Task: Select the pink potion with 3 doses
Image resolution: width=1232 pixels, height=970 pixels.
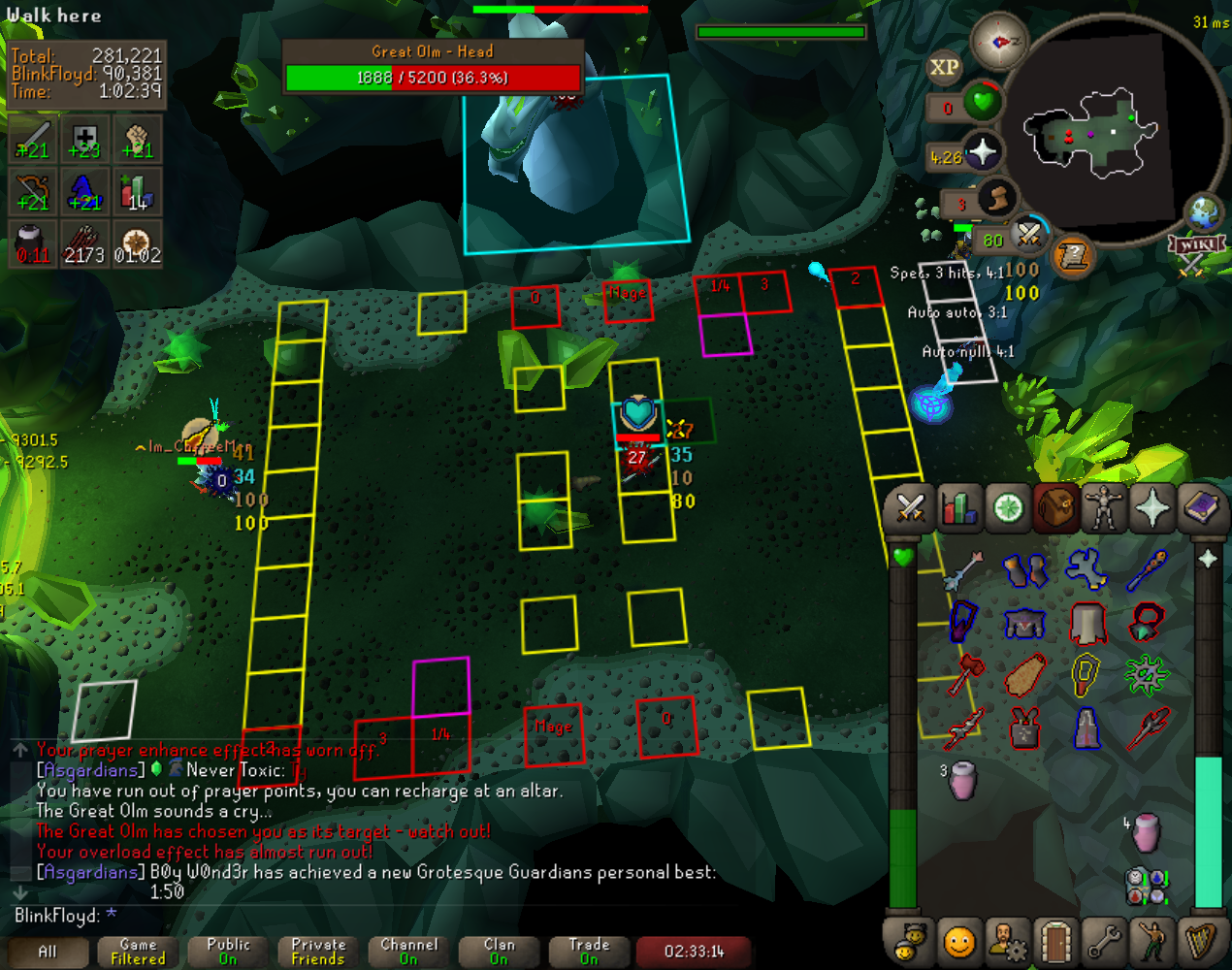Action: (x=962, y=781)
